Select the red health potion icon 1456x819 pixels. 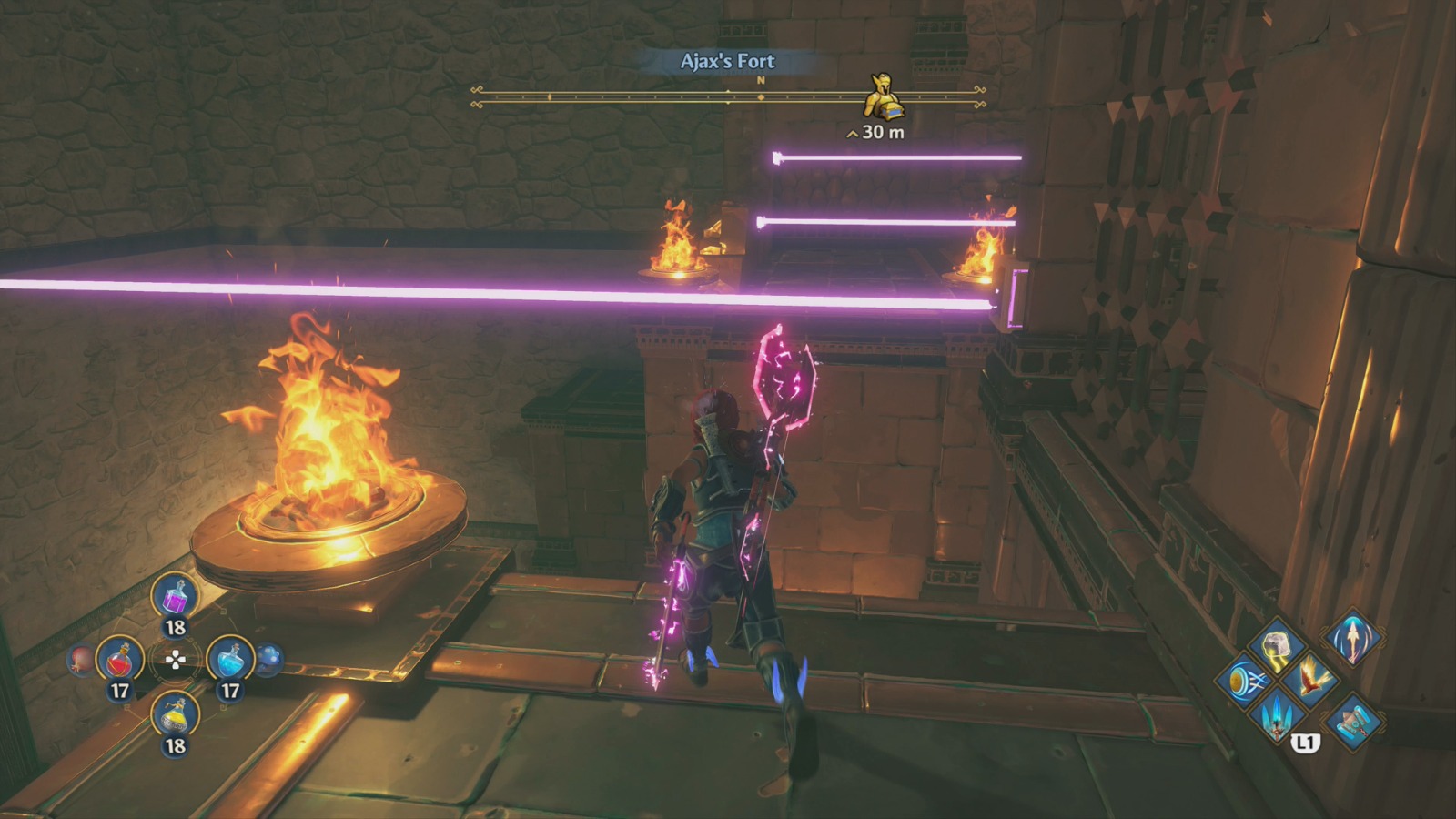click(119, 661)
